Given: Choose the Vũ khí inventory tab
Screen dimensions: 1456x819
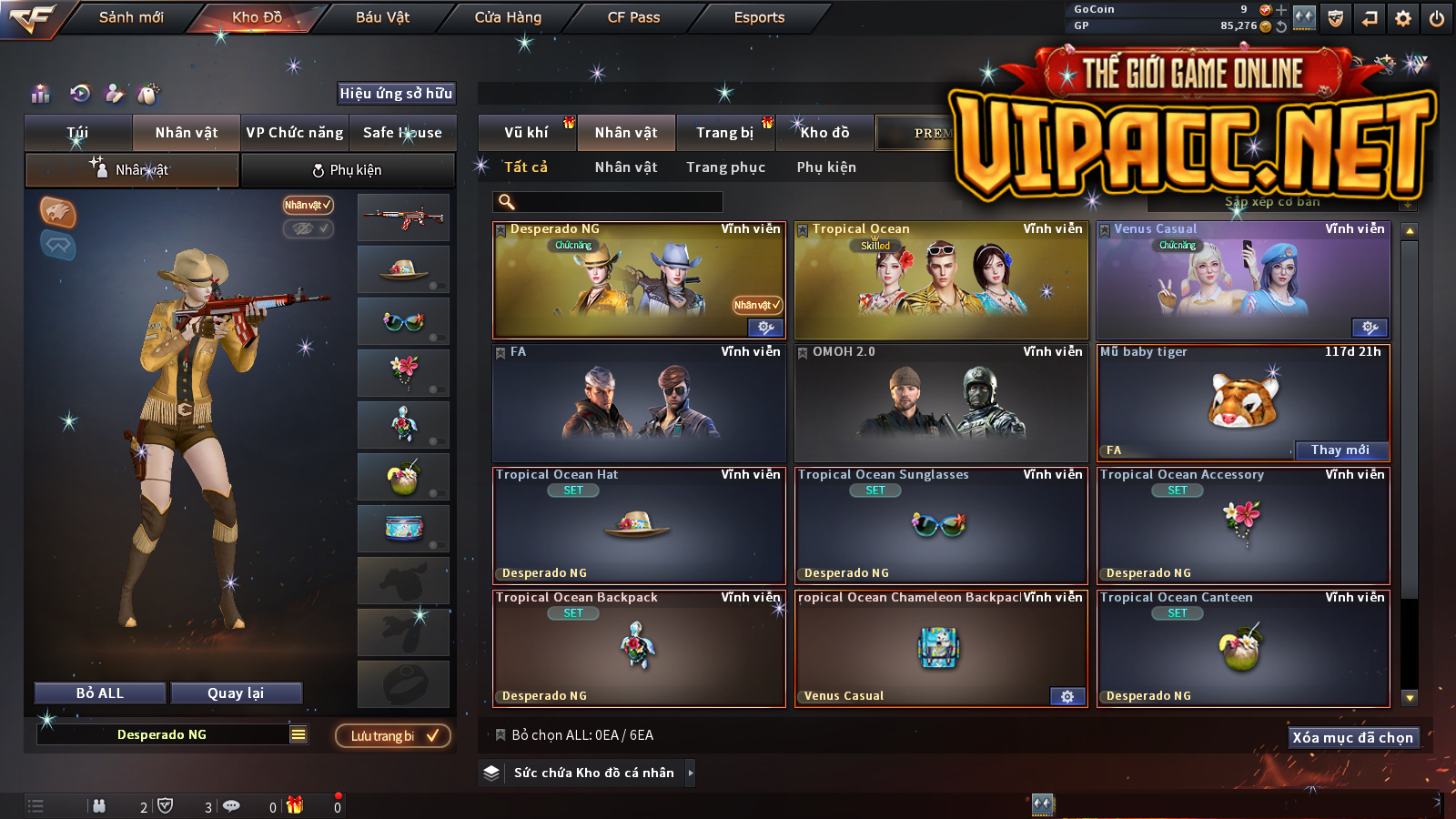Looking at the screenshot, I should [x=526, y=133].
